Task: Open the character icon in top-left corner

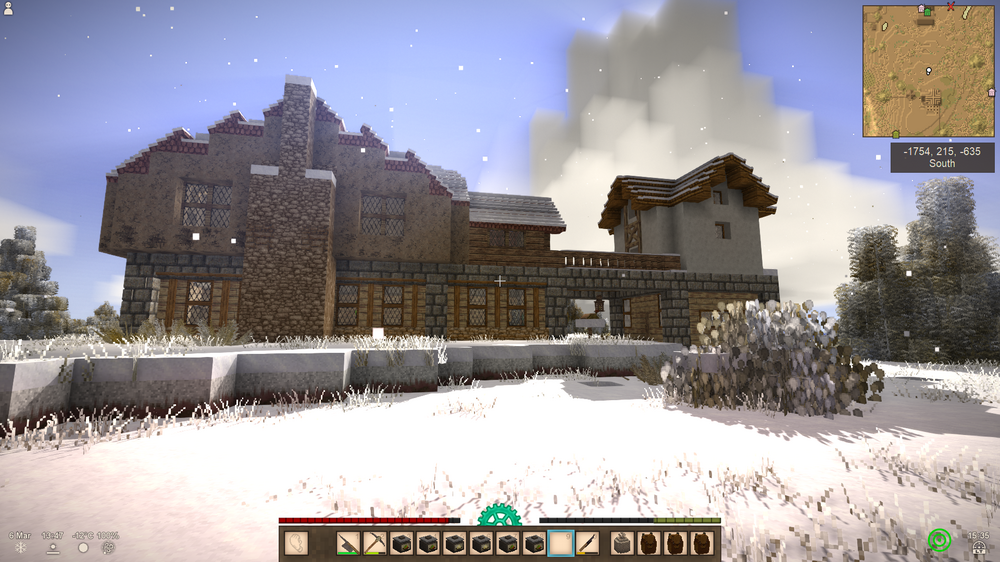Action: 9,9
